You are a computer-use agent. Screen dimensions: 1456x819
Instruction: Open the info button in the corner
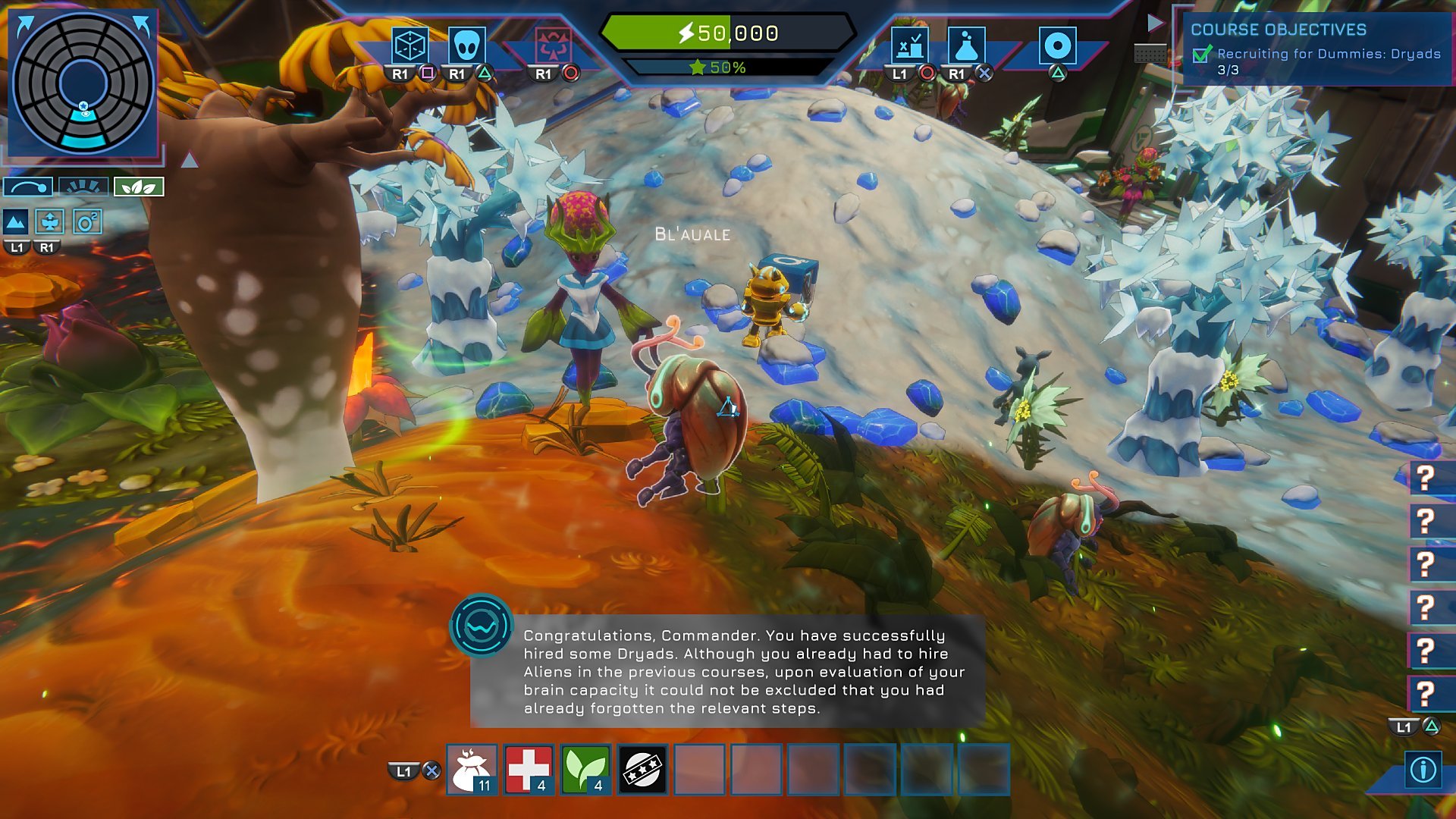coord(1423,770)
